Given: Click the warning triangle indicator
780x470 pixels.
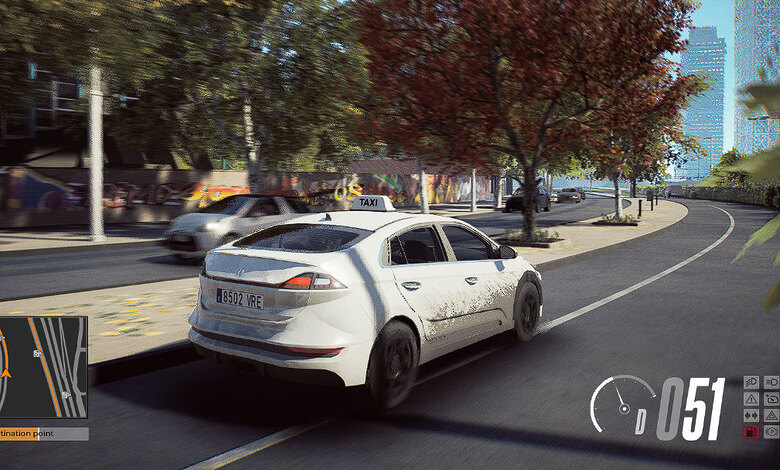Looking at the screenshot, I should 751,399.
